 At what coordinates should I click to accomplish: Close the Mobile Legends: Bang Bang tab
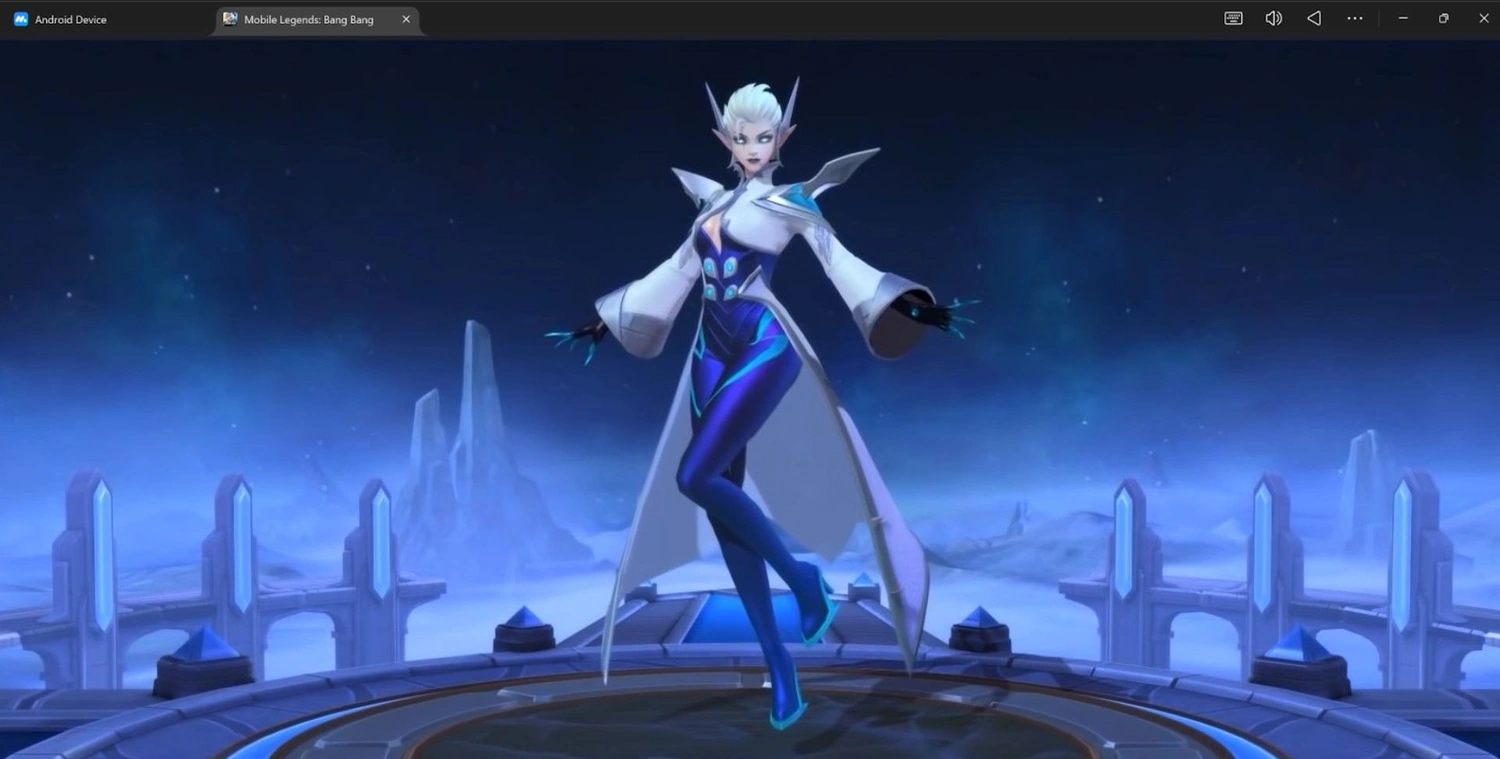406,19
